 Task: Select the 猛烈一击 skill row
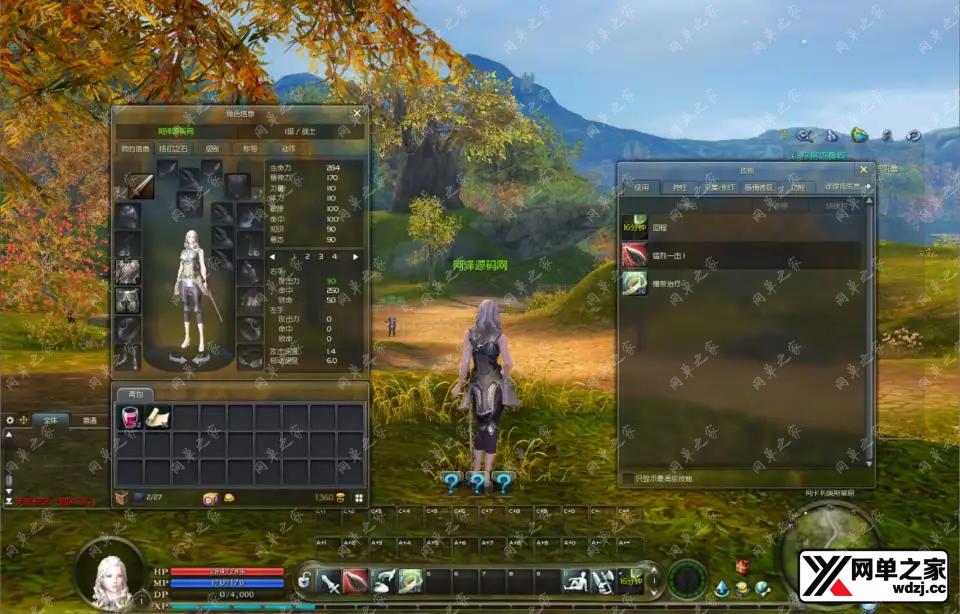click(x=740, y=256)
